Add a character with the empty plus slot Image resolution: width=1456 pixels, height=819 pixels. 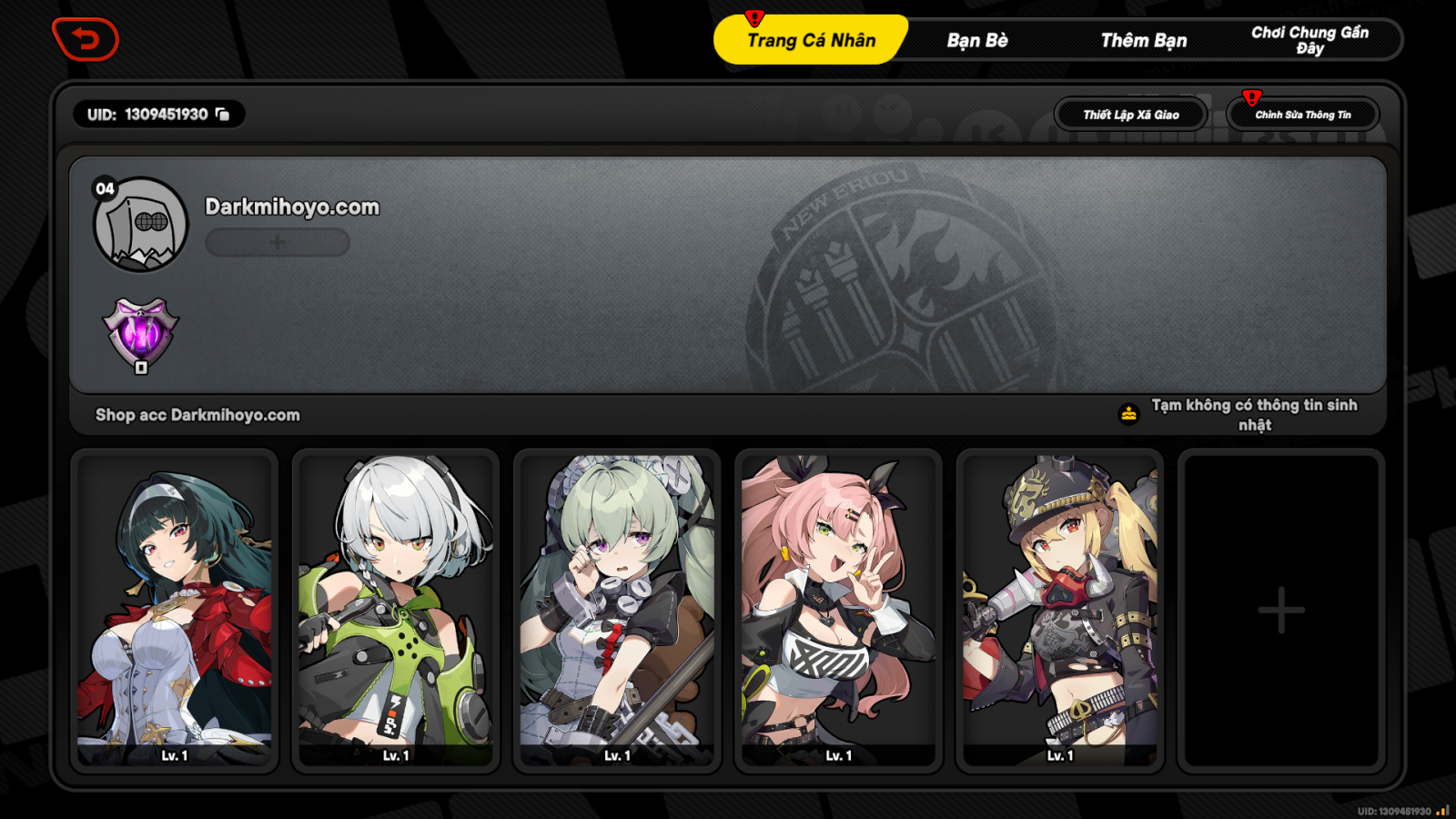[1281, 611]
